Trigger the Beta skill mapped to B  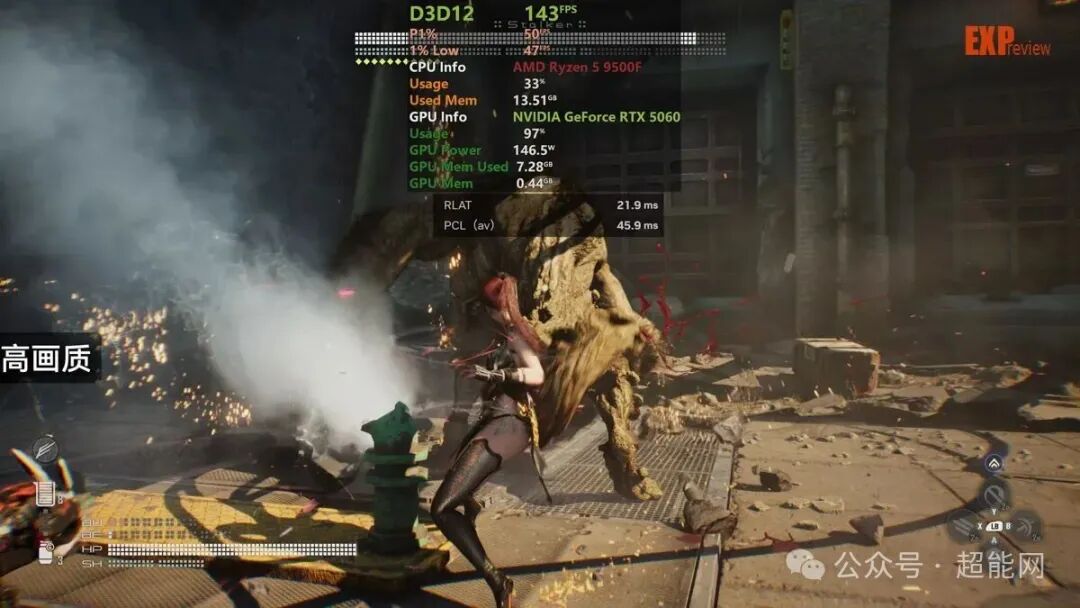[1023, 526]
